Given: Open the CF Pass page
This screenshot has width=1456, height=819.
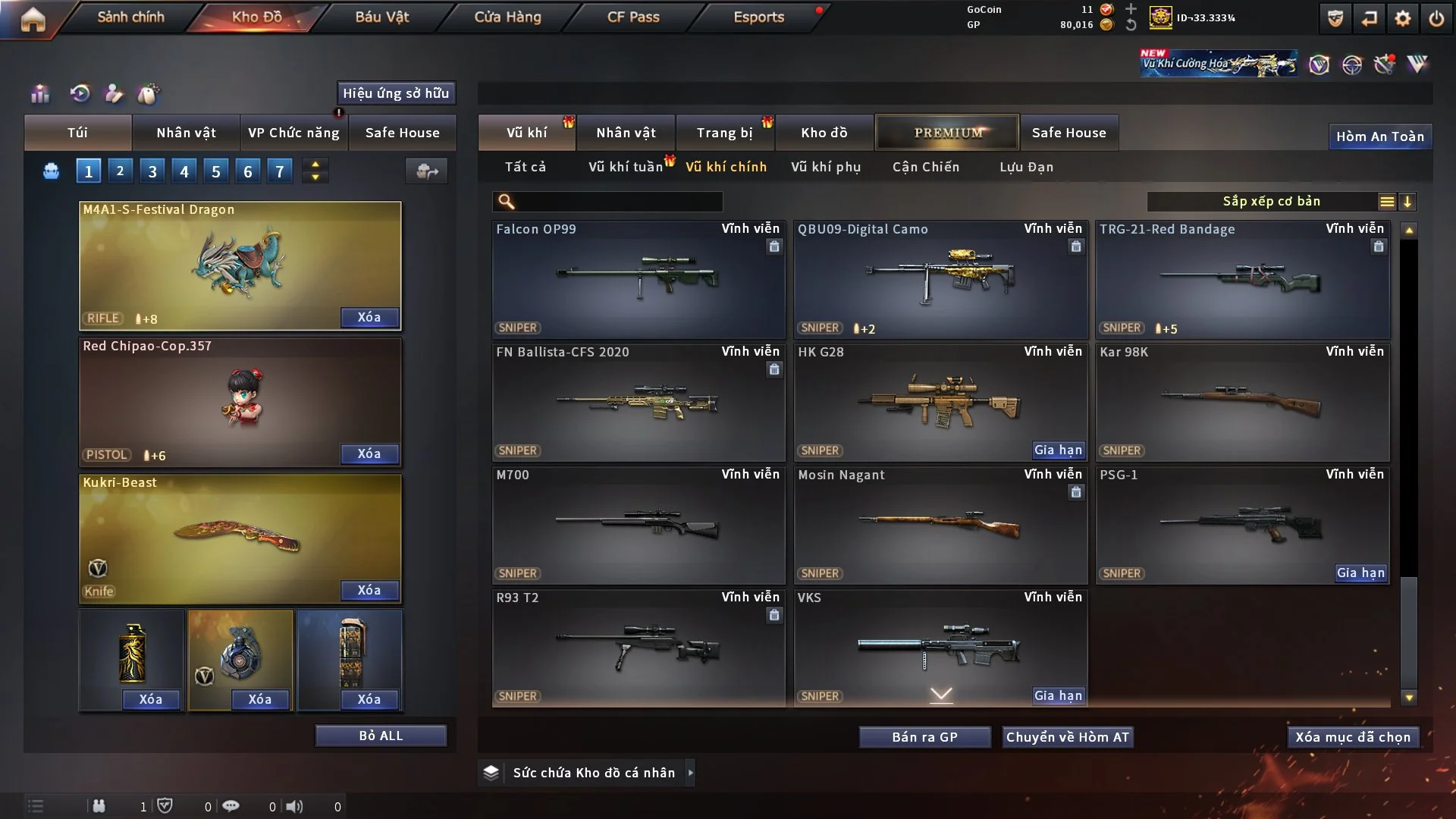Looking at the screenshot, I should coord(633,17).
